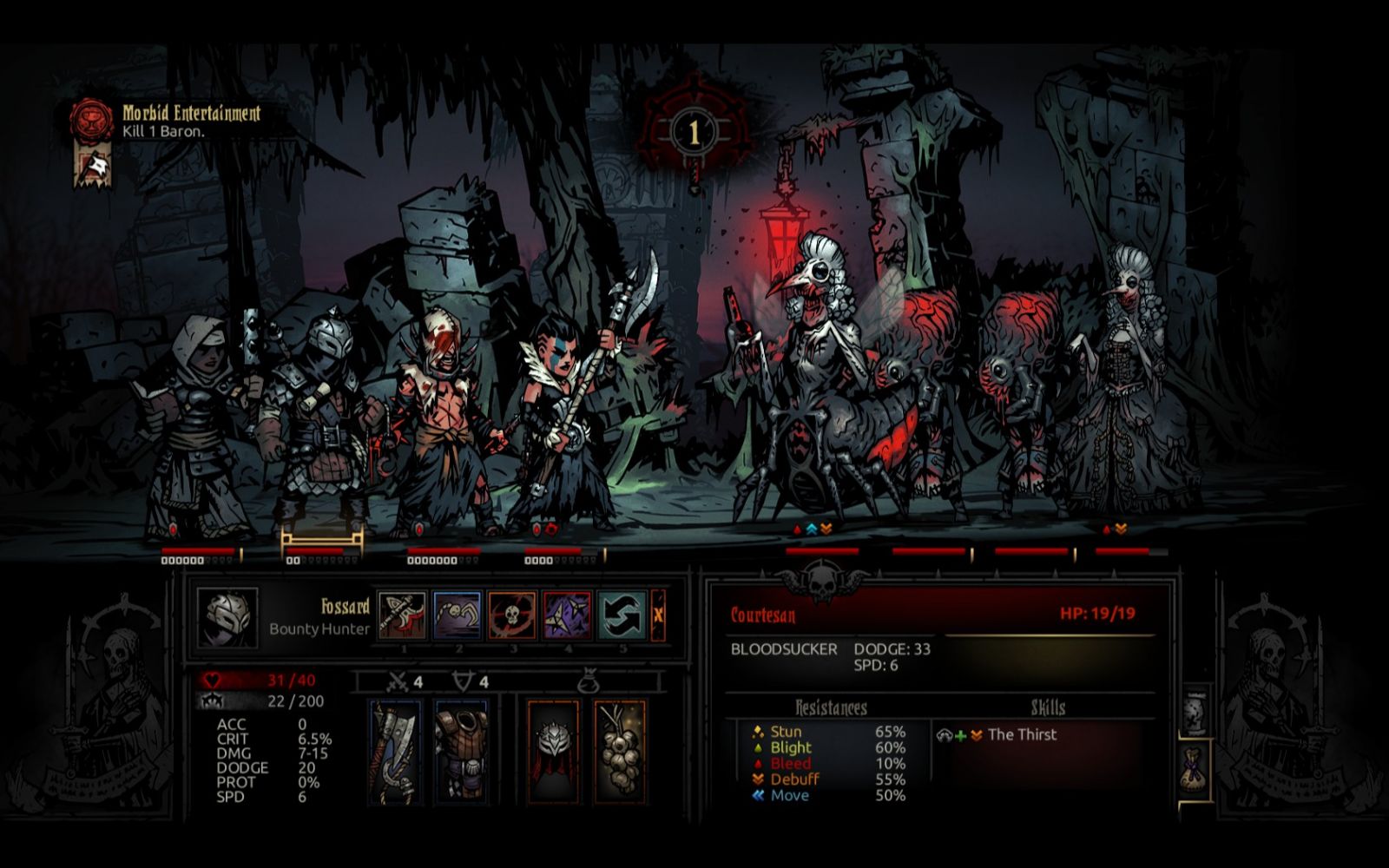The width and height of the screenshot is (1389, 868).
Task: Choose the Come Hither hook skill
Action: [458, 615]
